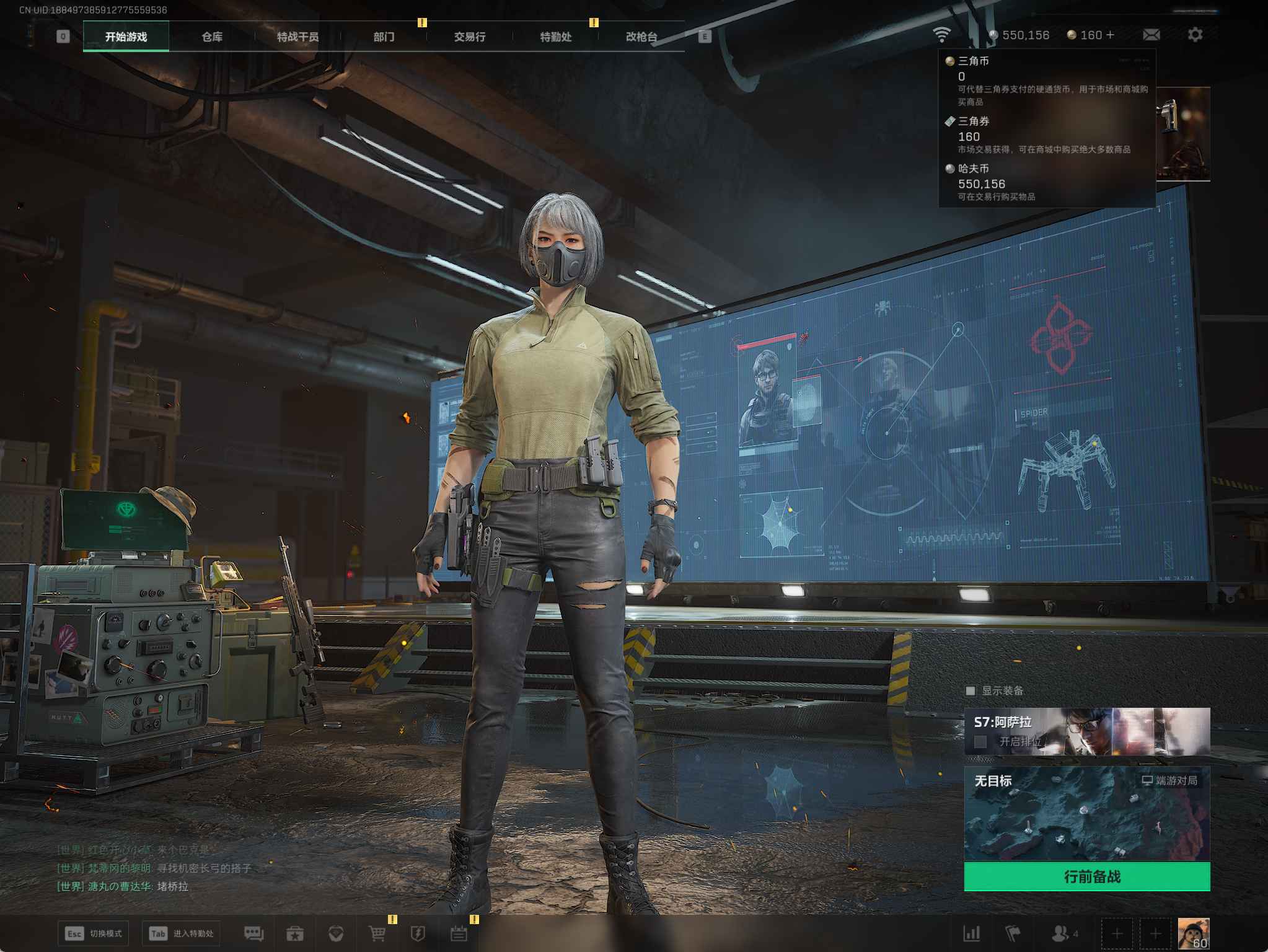Open the bar chart statistics icon
This screenshot has width=1268, height=952.
point(971,933)
